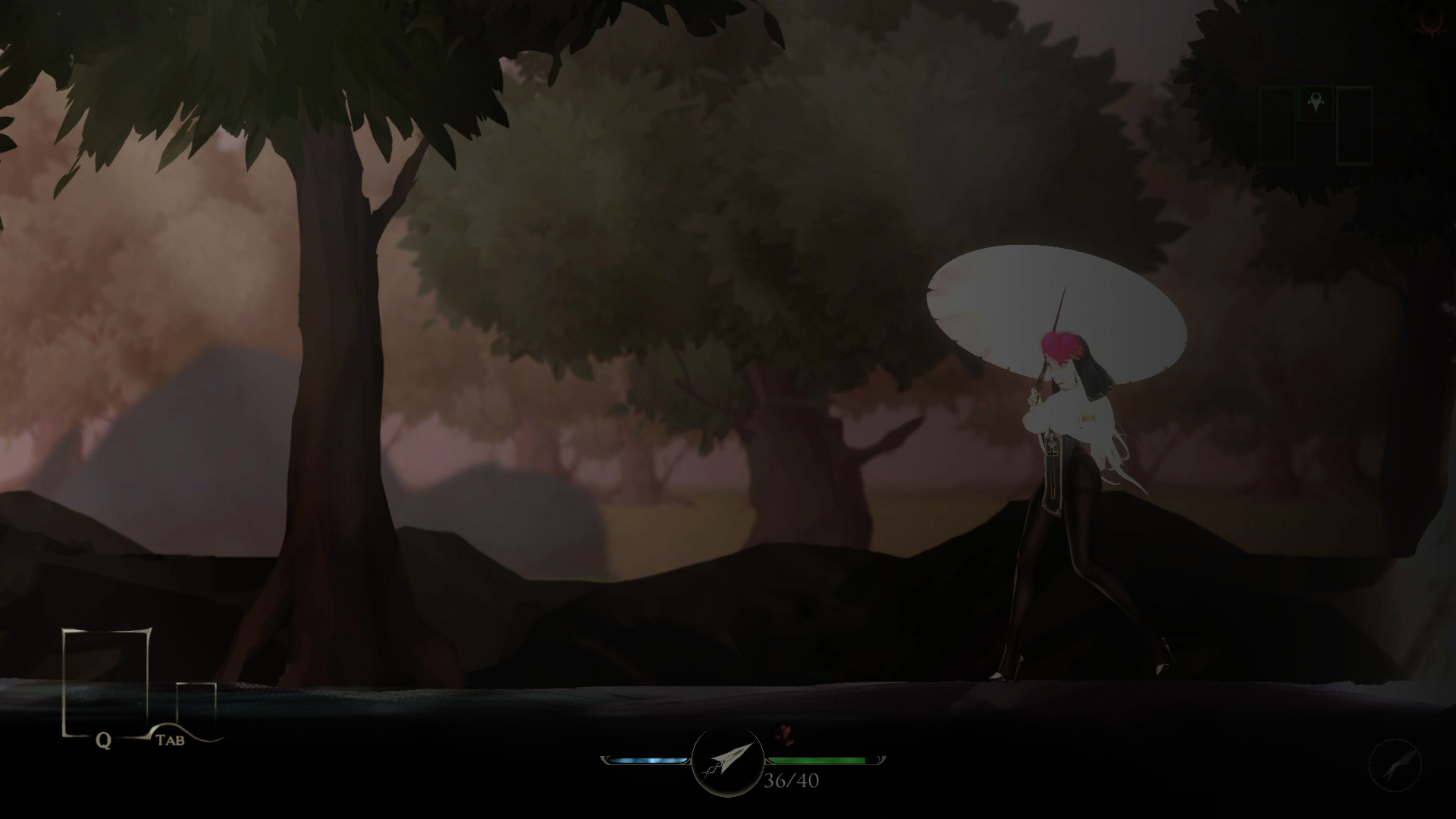Click the minimap player location marker
This screenshot has width=1456, height=819.
click(1316, 102)
